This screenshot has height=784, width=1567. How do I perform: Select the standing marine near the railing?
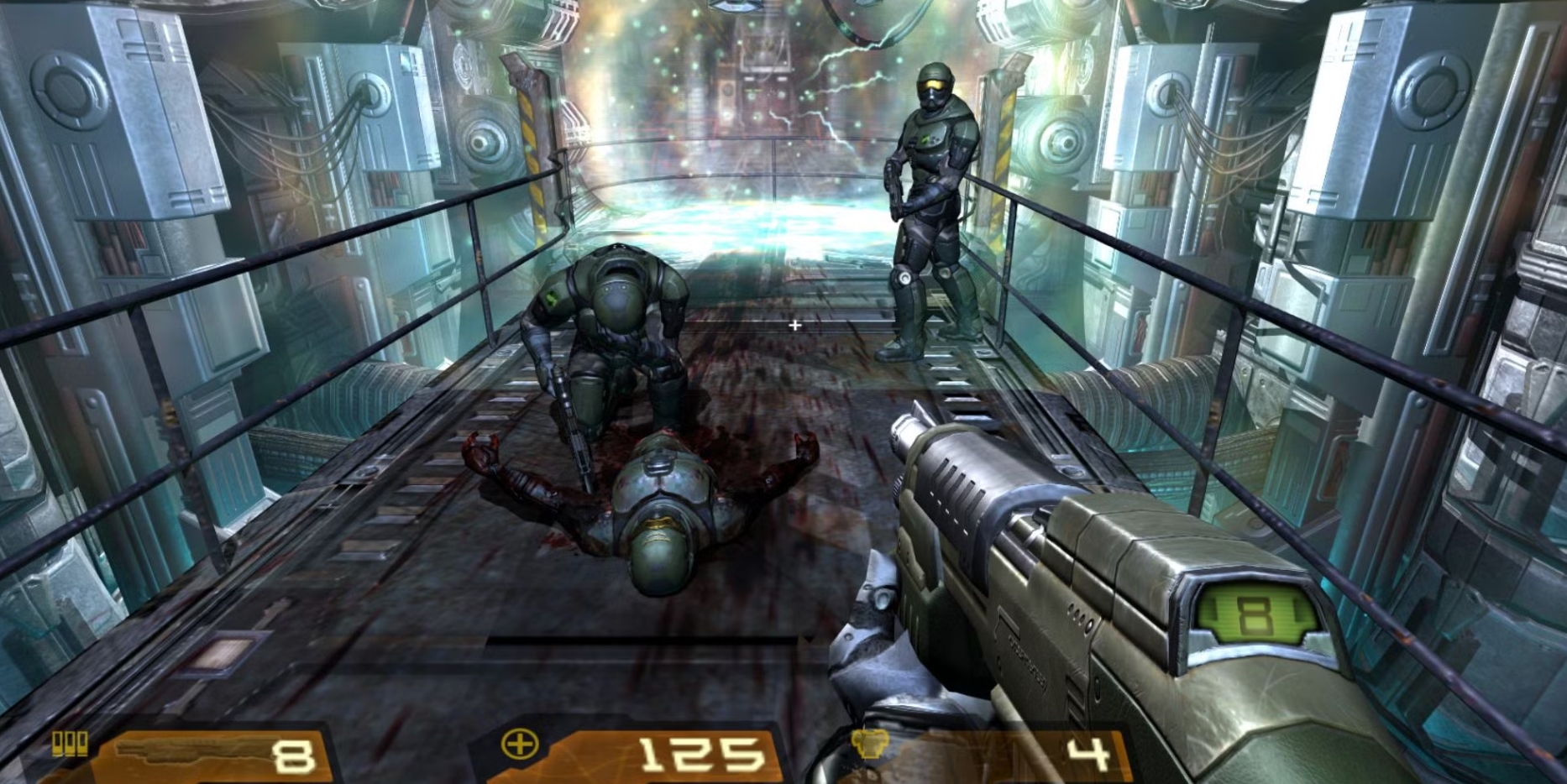(x=932, y=193)
